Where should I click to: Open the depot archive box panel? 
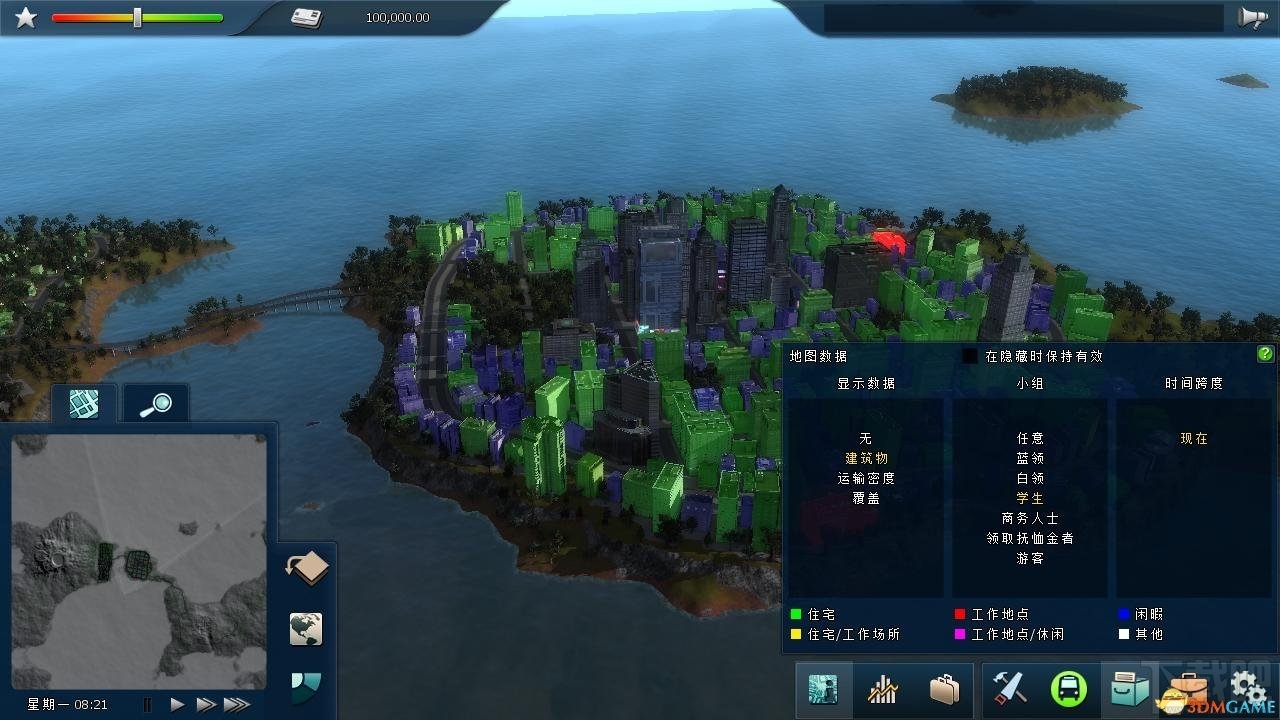coord(1128,690)
